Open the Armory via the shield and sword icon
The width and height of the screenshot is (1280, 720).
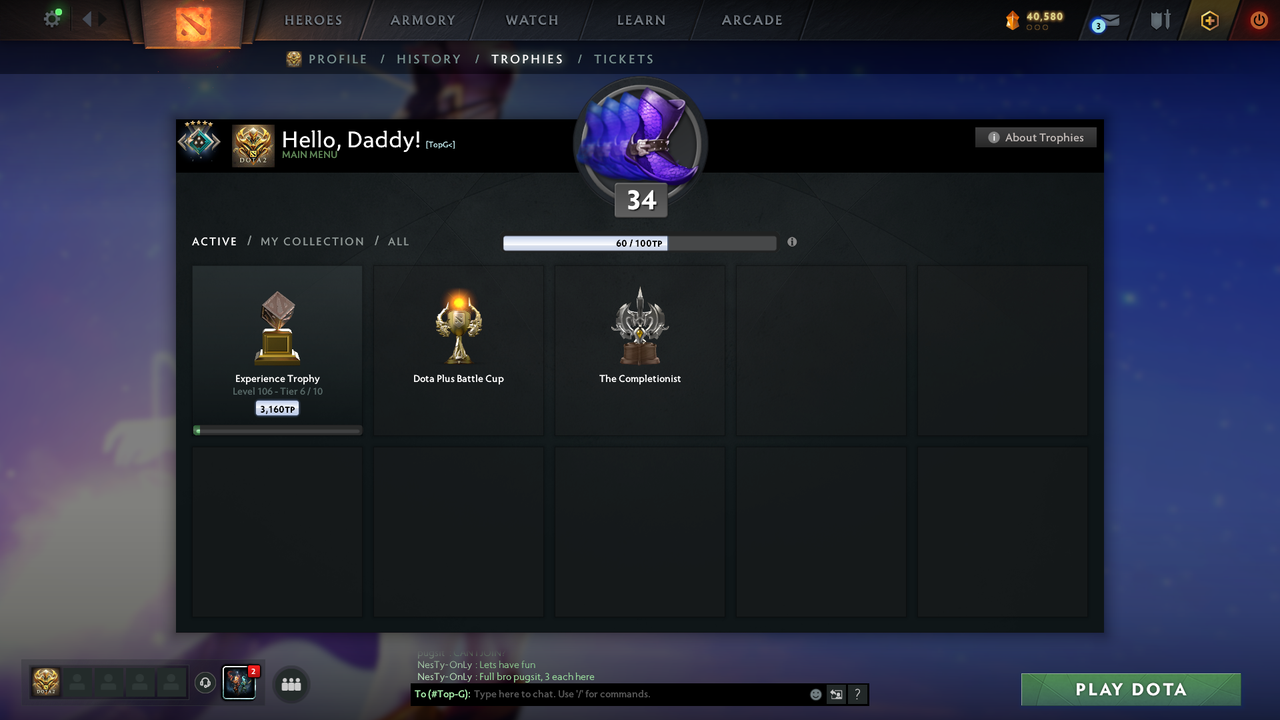tap(1159, 20)
